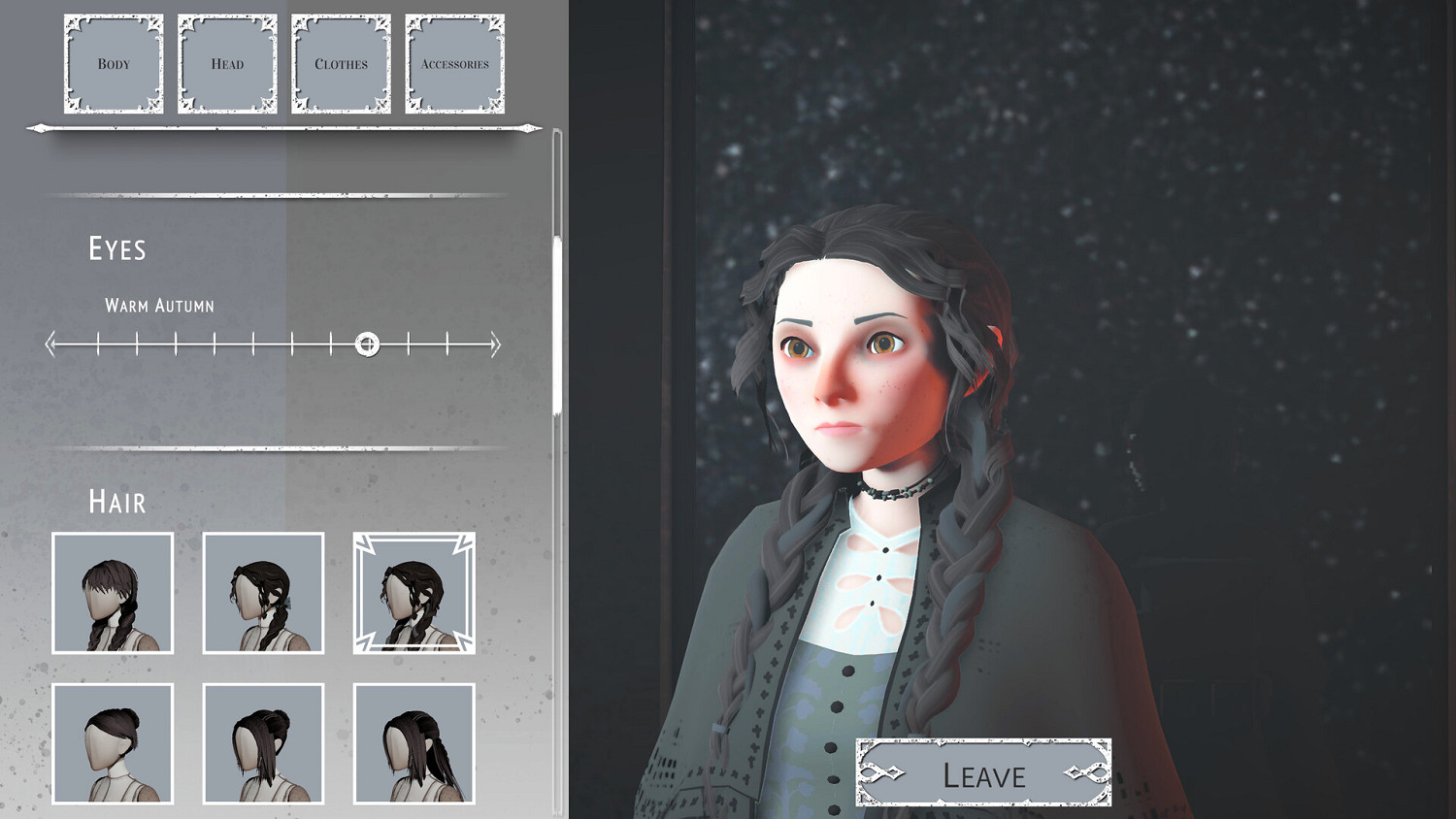Click the Warm Autumn eye color slider handle
Image resolution: width=1456 pixels, height=819 pixels.
(x=367, y=344)
